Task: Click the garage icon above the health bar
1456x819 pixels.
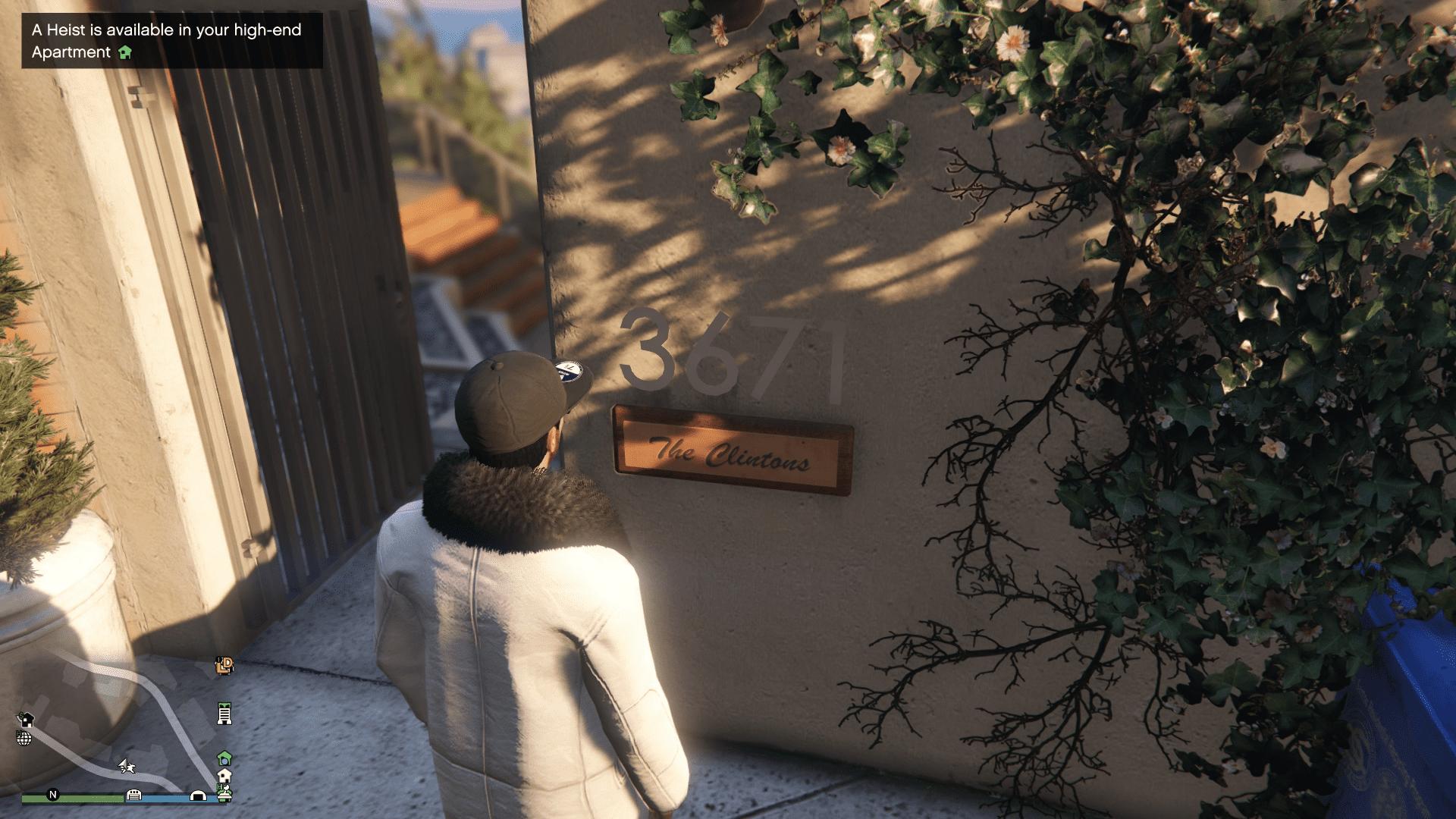Action: pyautogui.click(x=134, y=795)
